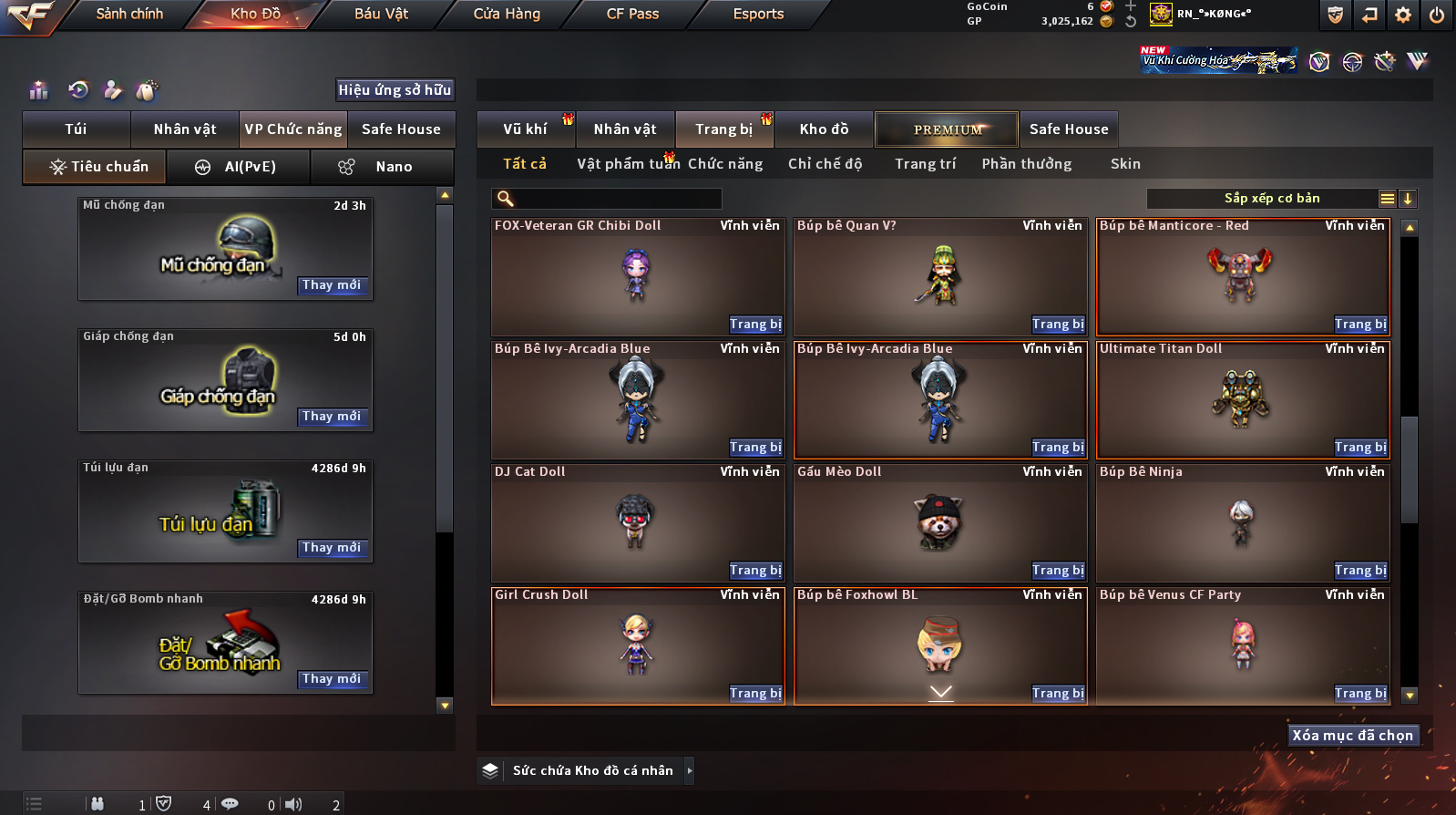Open the CF Pass page
This screenshot has width=1456, height=815.
632,14
